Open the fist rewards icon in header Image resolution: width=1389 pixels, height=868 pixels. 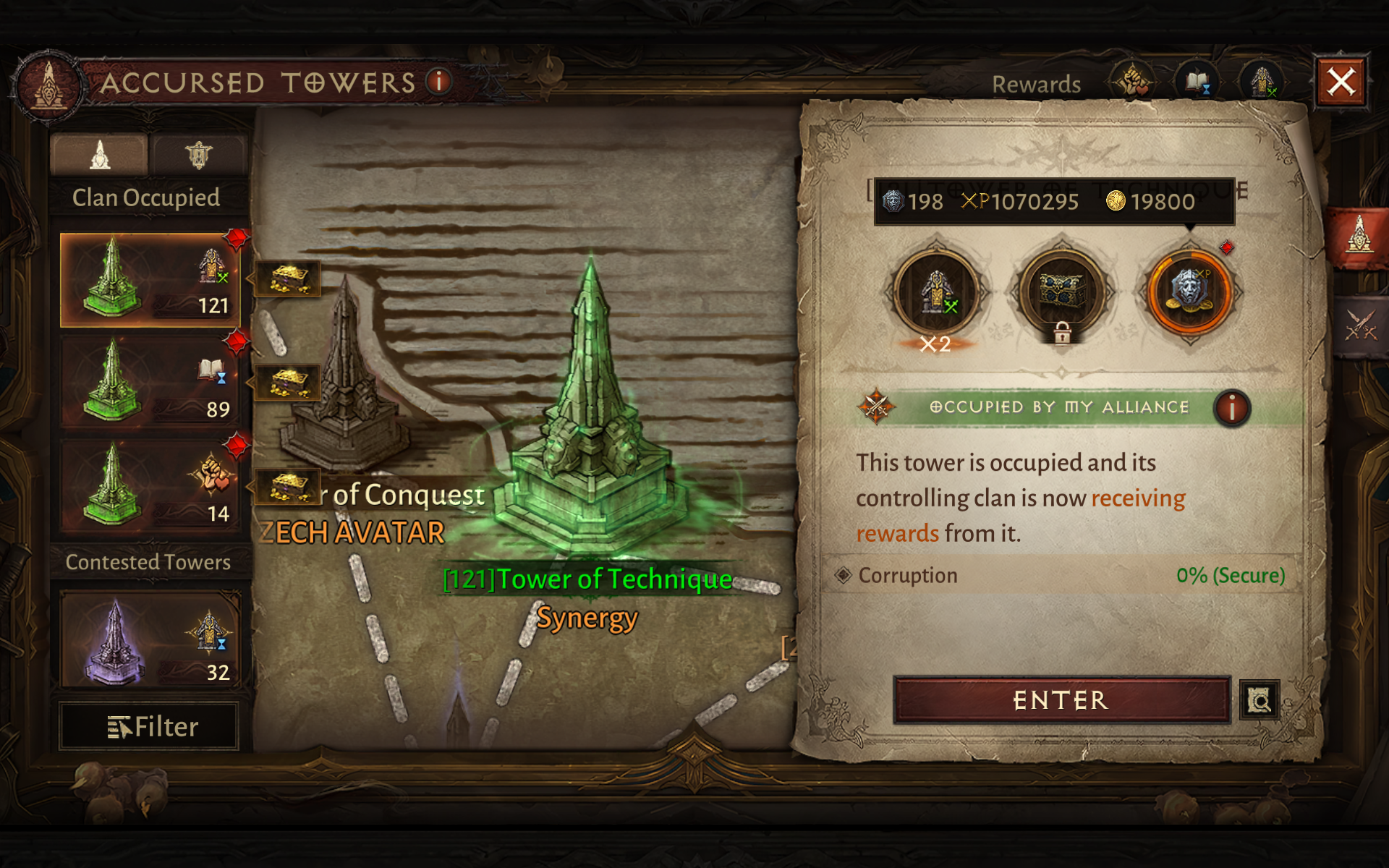[1132, 82]
